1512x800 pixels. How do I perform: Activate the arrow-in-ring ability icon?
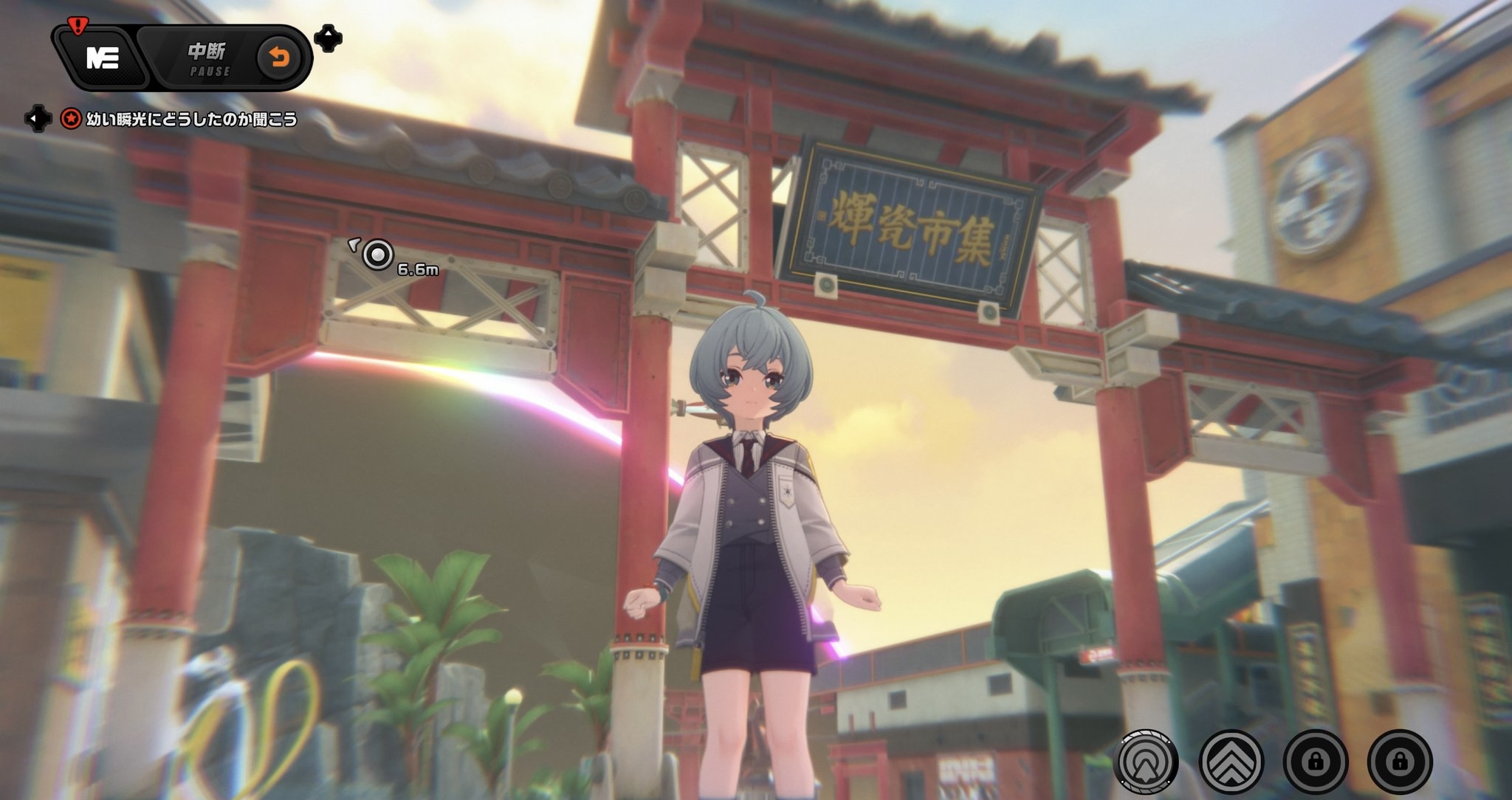coord(1147,761)
